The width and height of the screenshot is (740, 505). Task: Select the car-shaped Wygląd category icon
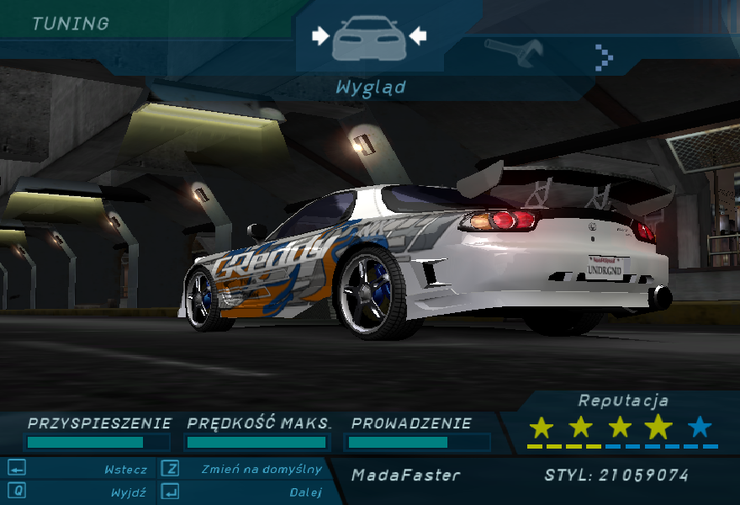point(369,38)
